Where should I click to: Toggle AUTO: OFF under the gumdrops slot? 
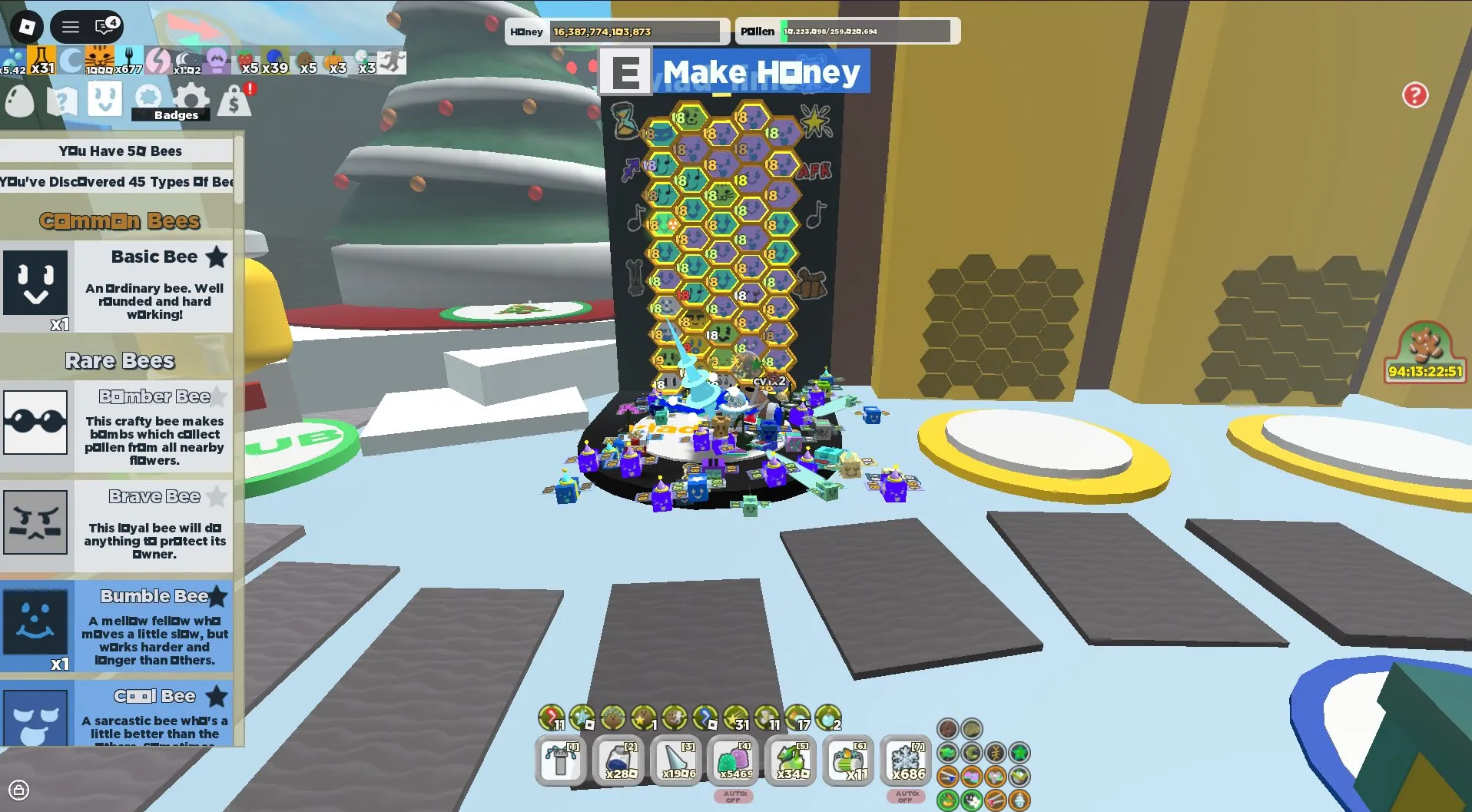point(734,797)
